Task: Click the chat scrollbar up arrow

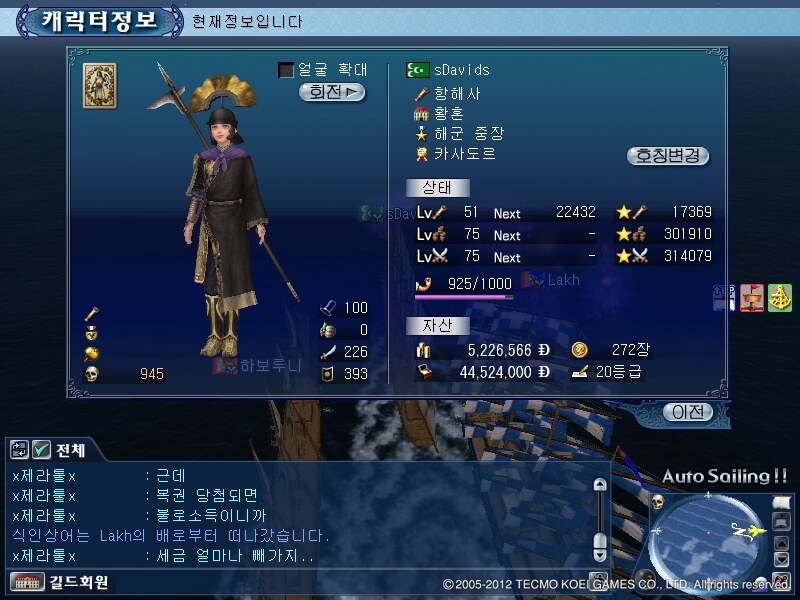Action: tap(599, 485)
